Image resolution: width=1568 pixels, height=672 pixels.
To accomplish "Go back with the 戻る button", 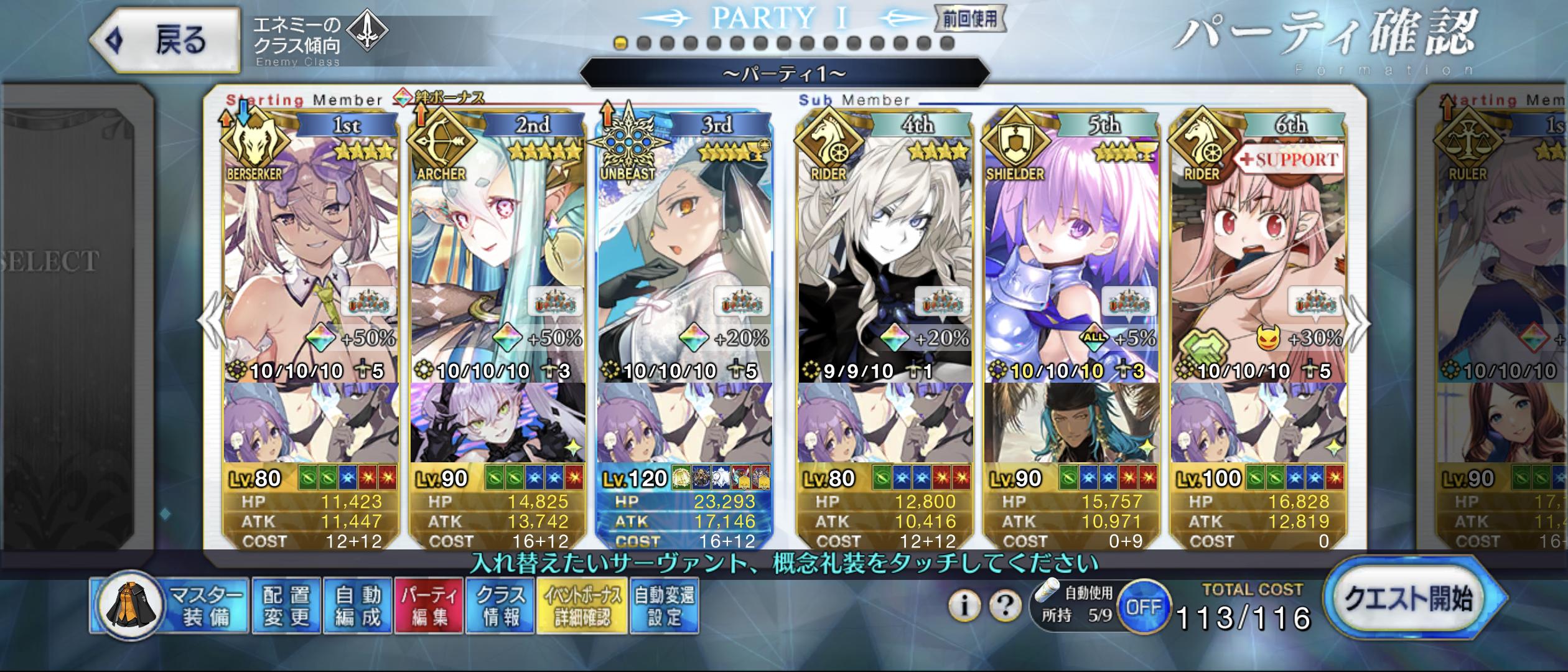I will click(165, 41).
